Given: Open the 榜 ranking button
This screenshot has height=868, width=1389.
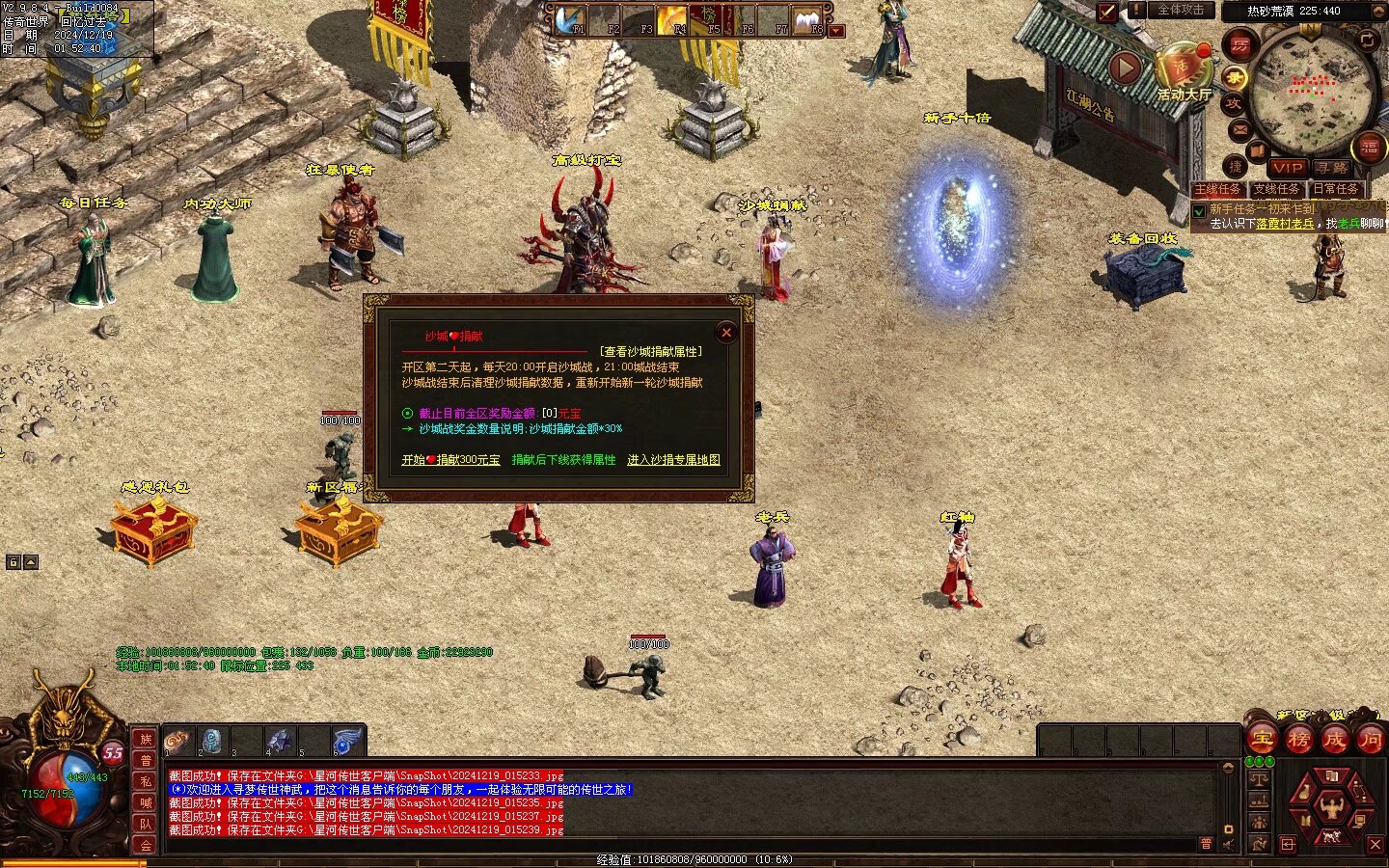Looking at the screenshot, I should coord(1298,740).
